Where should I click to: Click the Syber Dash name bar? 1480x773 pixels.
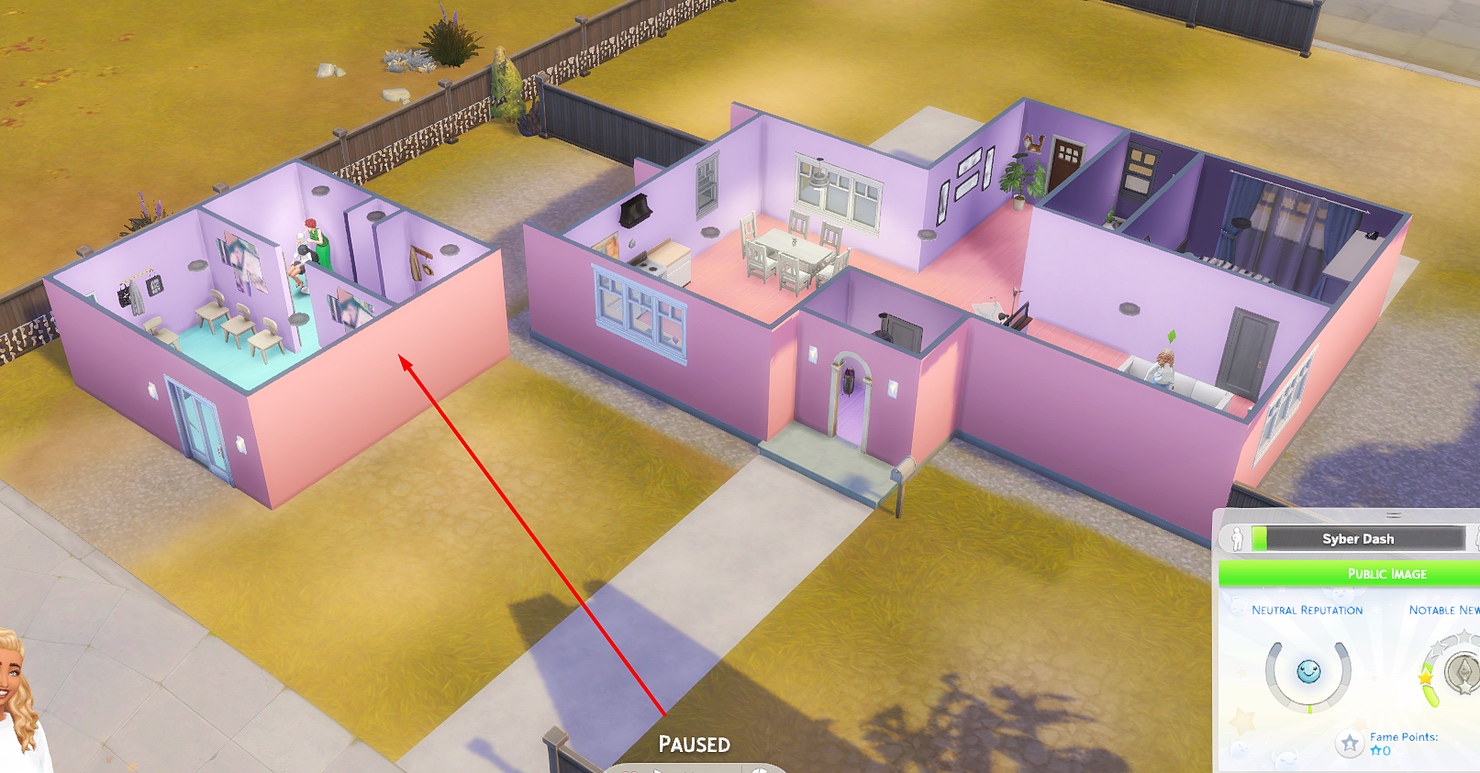[x=1360, y=539]
